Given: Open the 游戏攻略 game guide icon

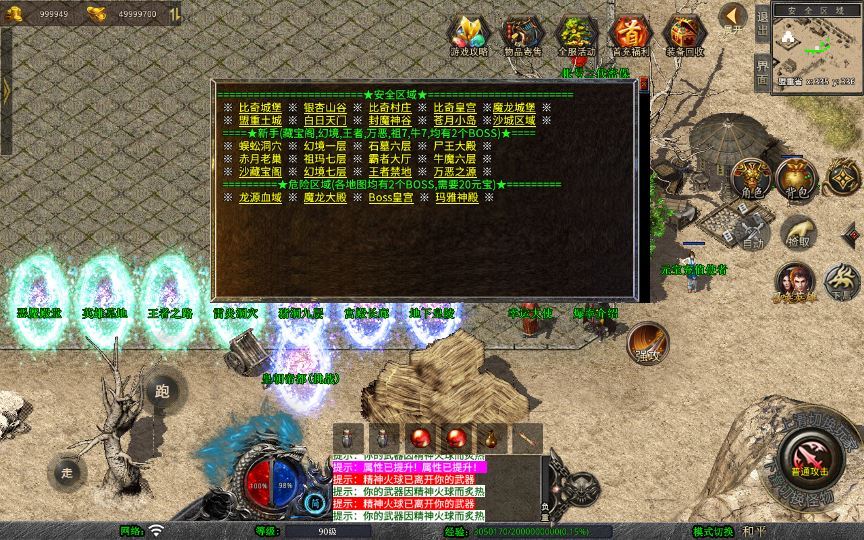Looking at the screenshot, I should (468, 36).
